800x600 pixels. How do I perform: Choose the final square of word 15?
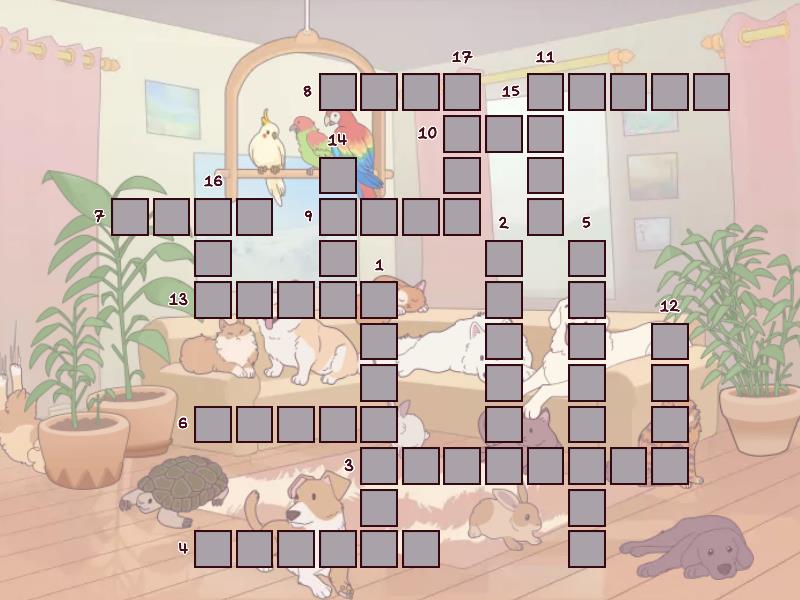pos(711,92)
